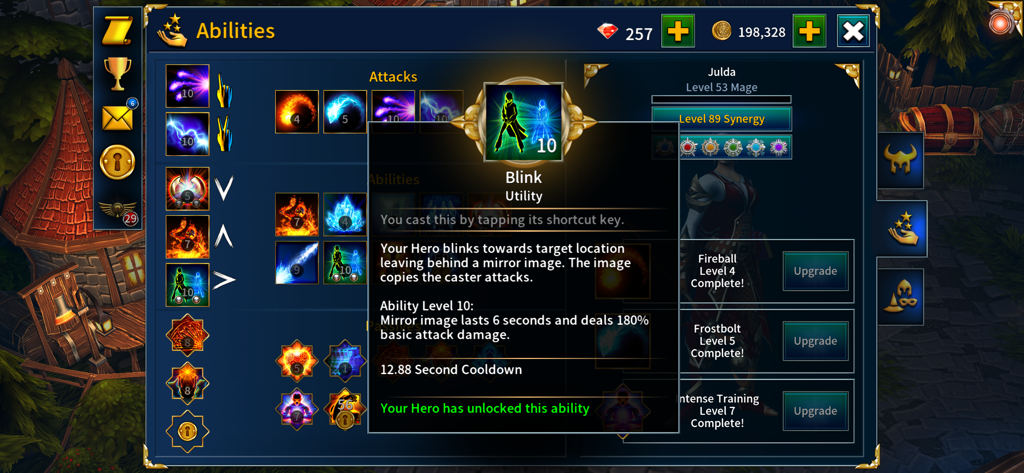This screenshot has height=473, width=1024.
Task: Select the star-and-hand abilities tab
Action: (x=901, y=229)
